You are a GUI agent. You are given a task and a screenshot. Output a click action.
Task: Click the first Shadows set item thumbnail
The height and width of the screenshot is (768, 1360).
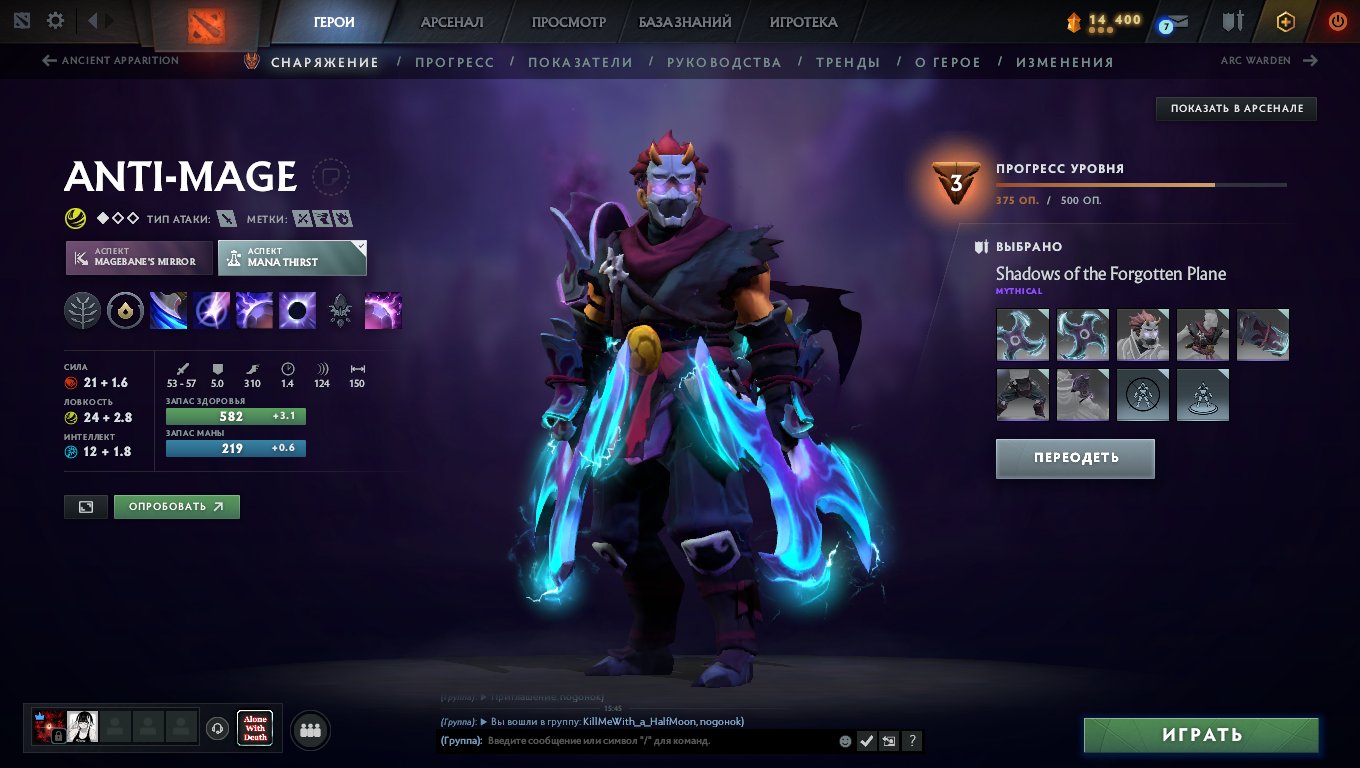pos(1022,334)
